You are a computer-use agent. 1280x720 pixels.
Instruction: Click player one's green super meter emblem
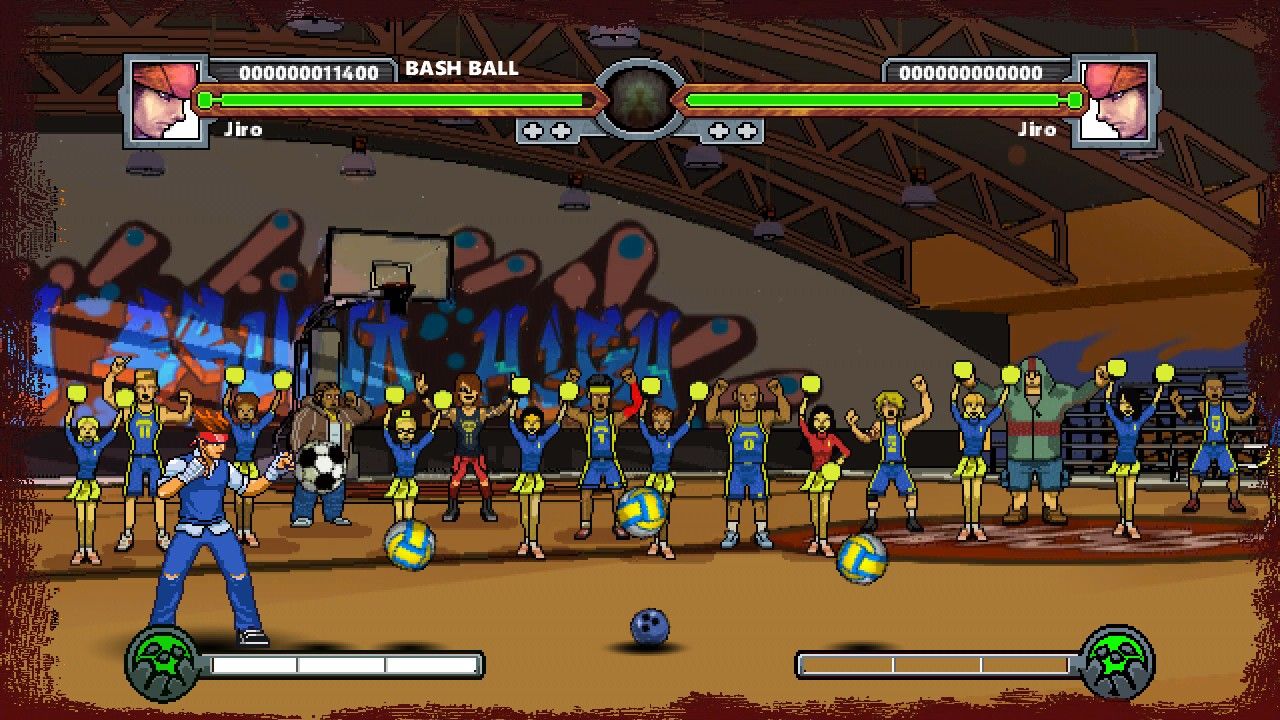click(163, 662)
